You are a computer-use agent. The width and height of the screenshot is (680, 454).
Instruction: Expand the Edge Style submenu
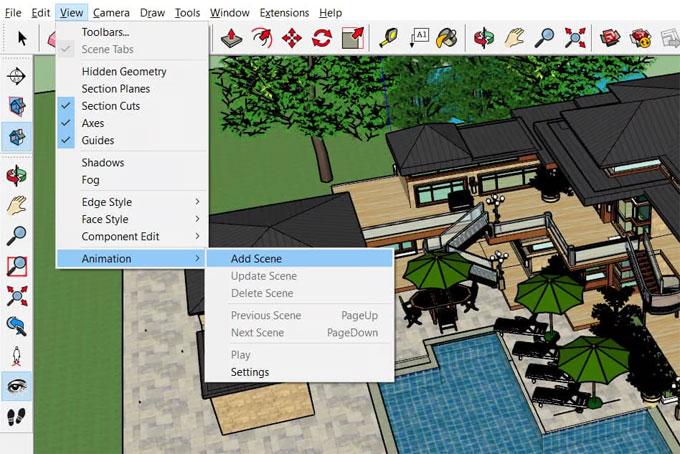tap(107, 202)
